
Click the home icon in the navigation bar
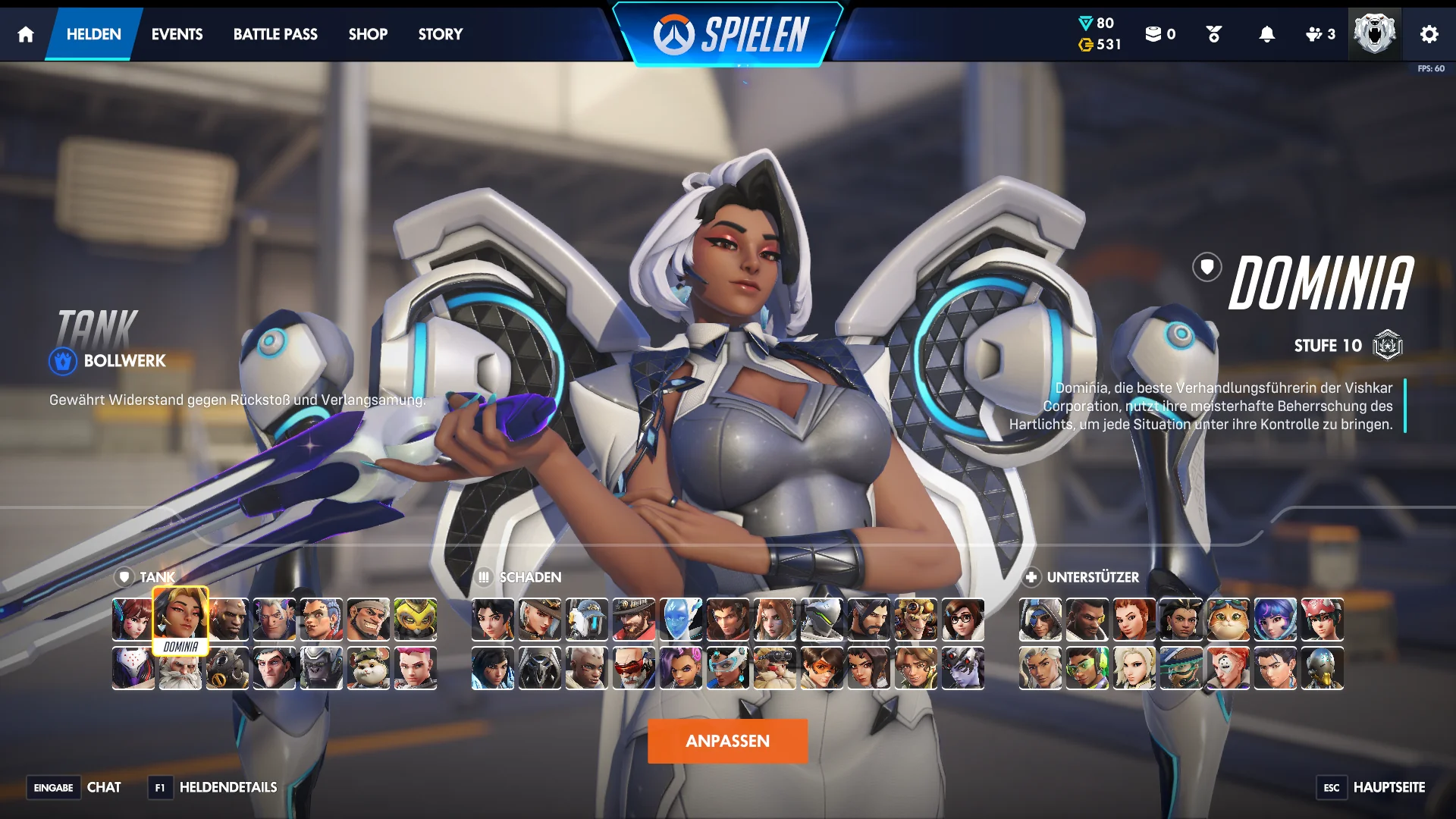click(25, 34)
